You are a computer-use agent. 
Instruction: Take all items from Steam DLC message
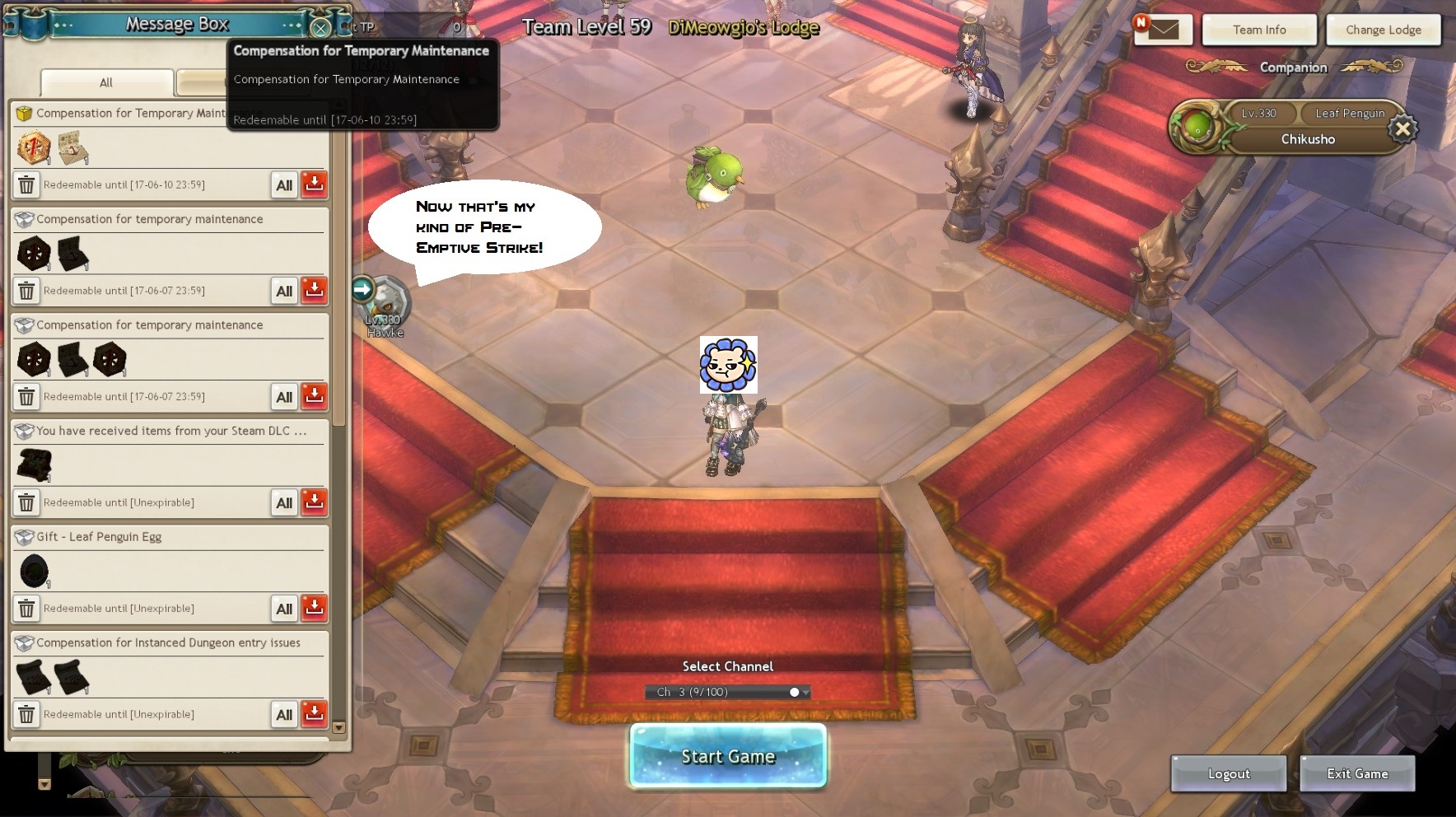(x=284, y=502)
